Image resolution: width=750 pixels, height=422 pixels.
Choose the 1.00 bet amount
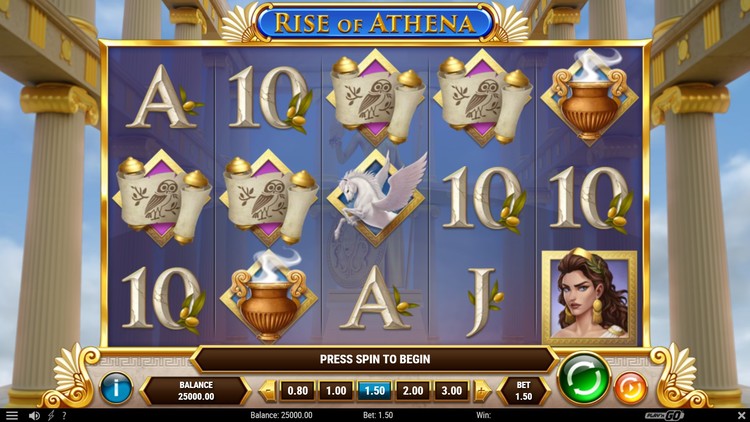pos(335,390)
